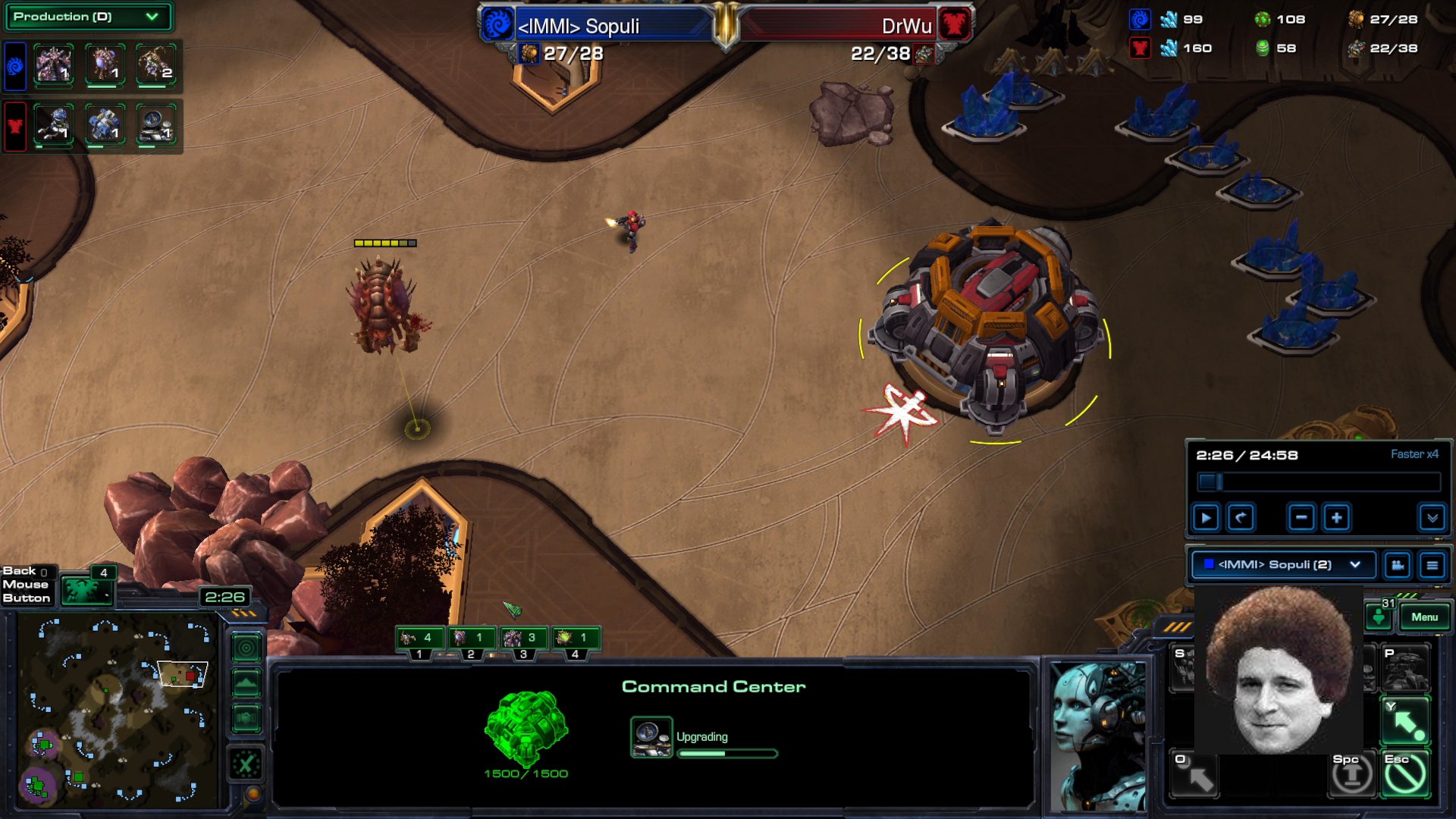
Task: Increase replay speed with the plus button
Action: [1336, 519]
